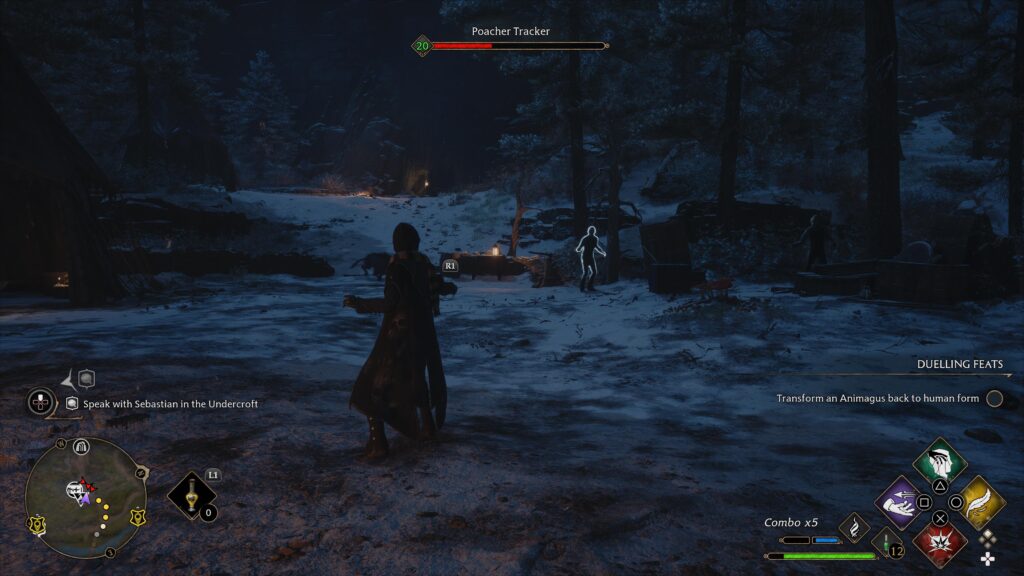
Task: Click the Transform an Animagus feat circle
Action: tap(994, 399)
